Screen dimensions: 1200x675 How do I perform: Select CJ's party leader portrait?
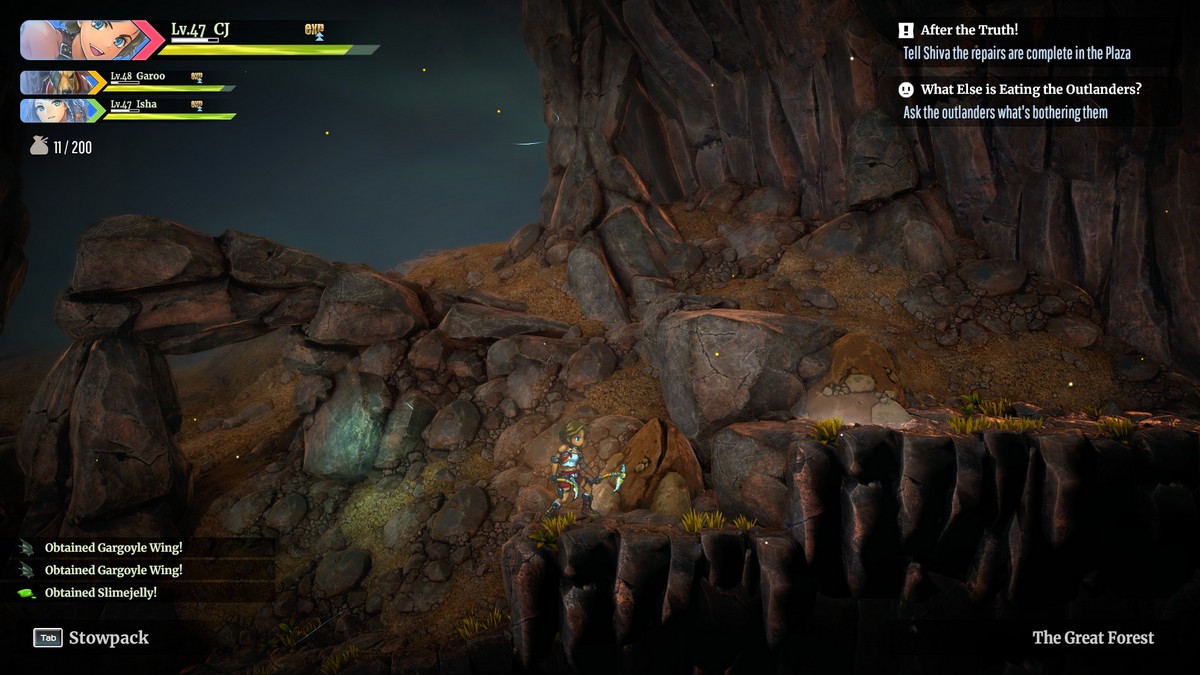85,40
